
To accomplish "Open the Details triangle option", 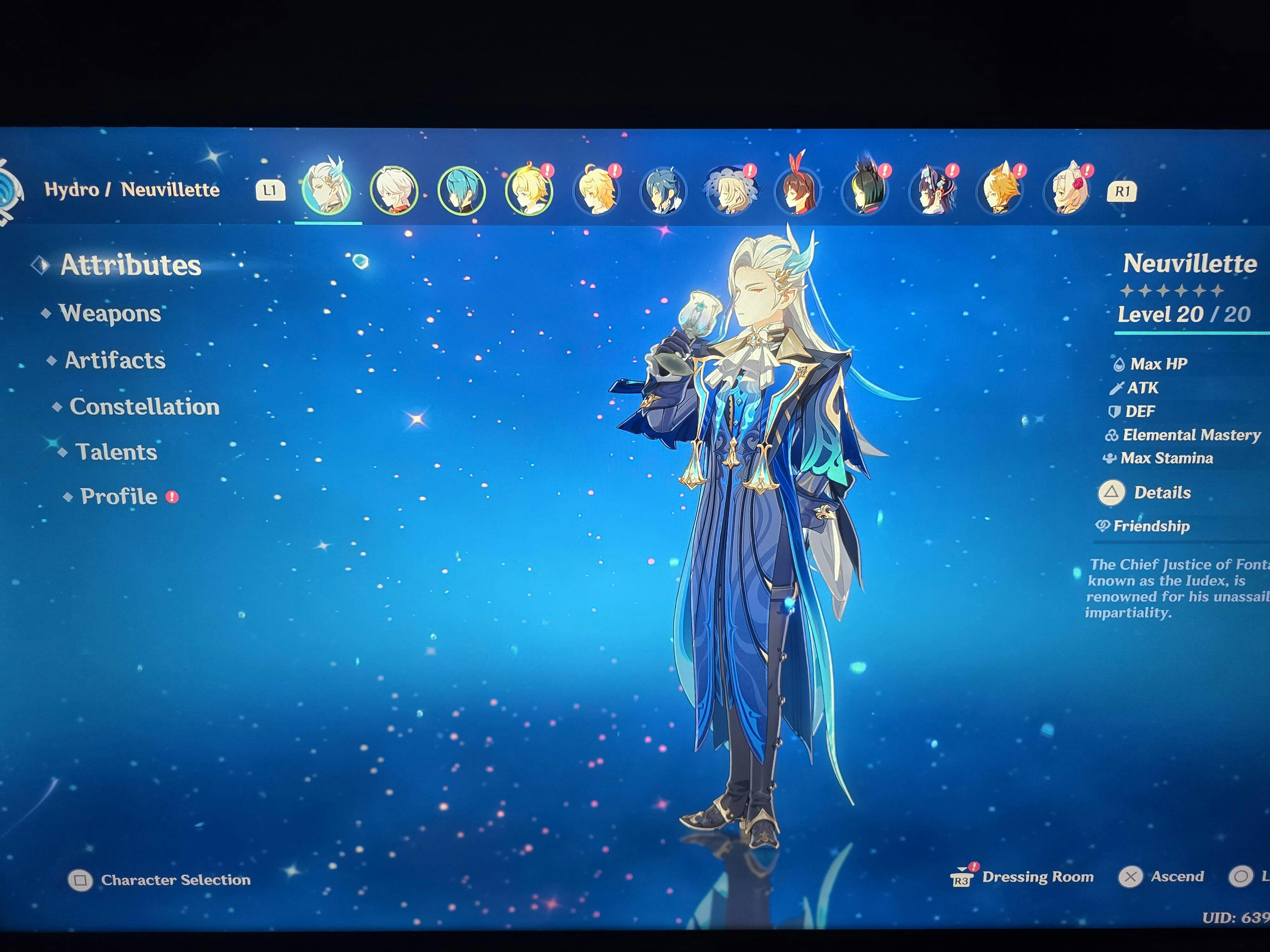I will click(1113, 493).
